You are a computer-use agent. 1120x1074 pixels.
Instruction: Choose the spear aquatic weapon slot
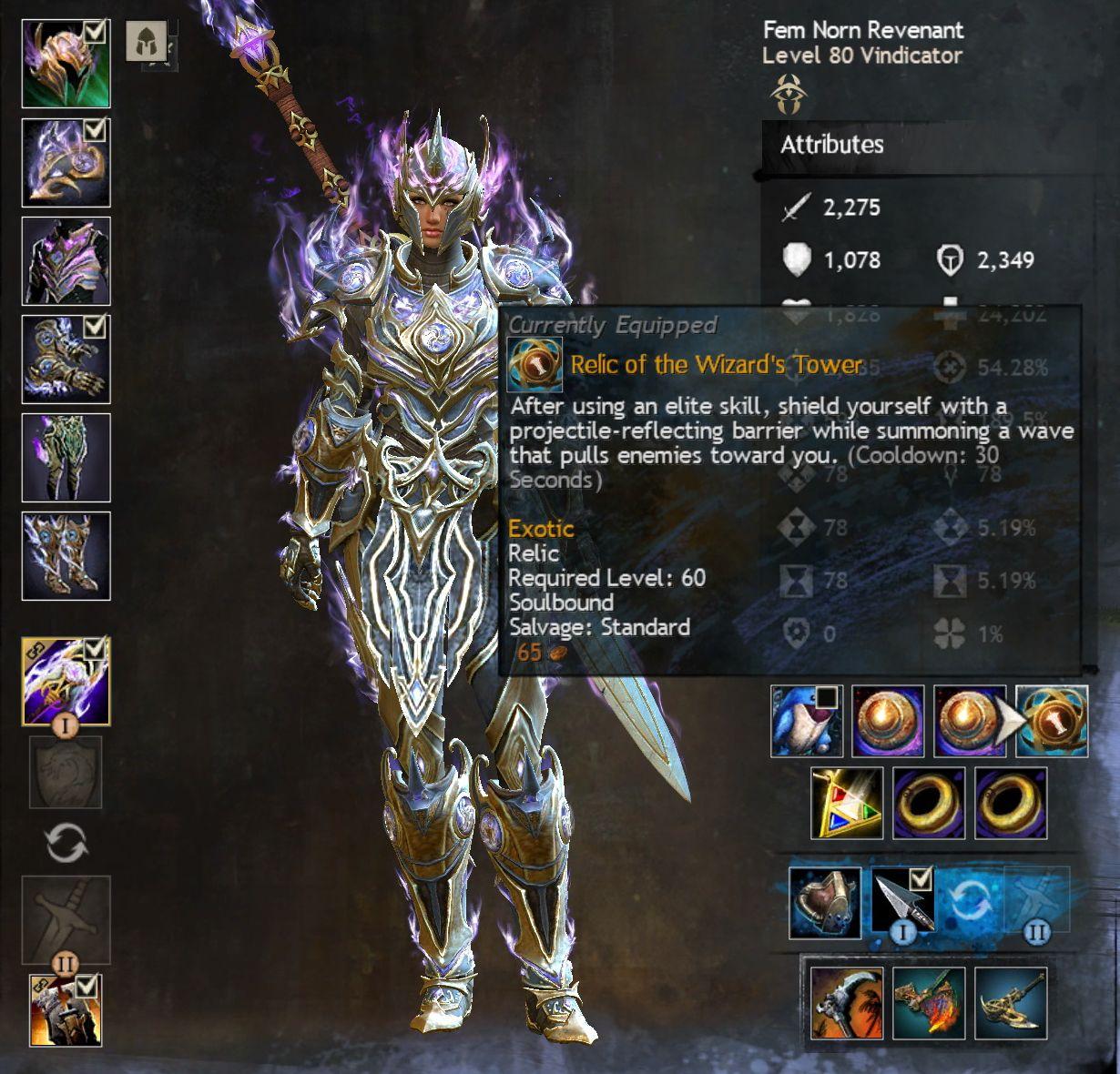903,901
